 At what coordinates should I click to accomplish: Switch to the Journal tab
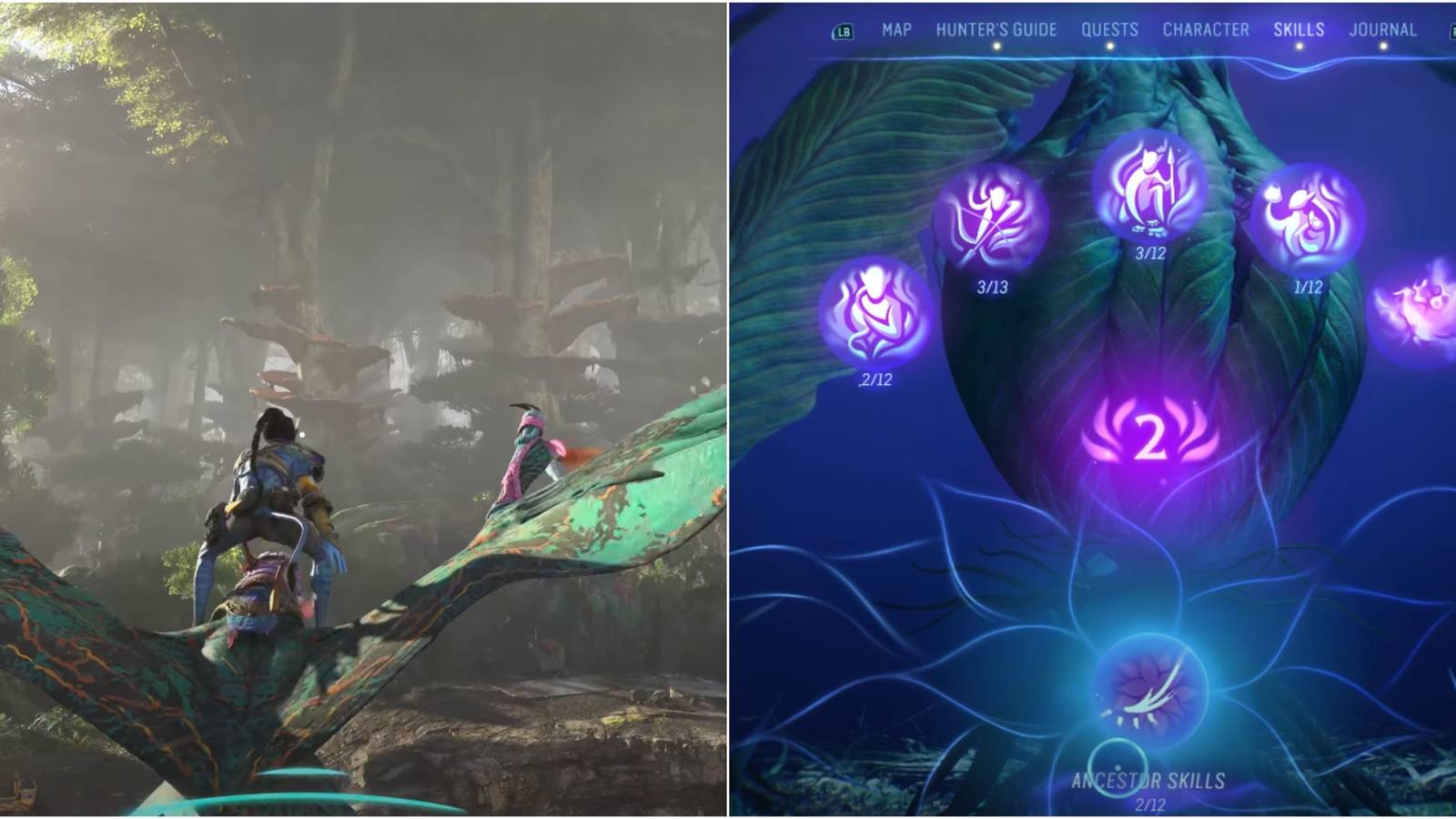click(x=1385, y=28)
